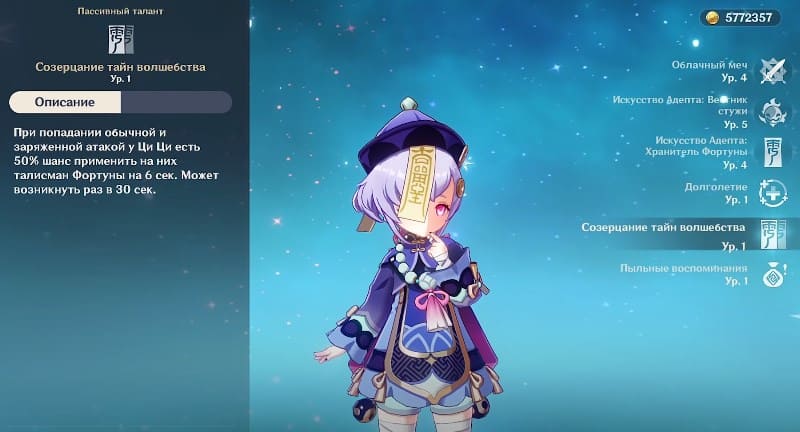
Task: Switch to the Описание tab
Action: 65,103
